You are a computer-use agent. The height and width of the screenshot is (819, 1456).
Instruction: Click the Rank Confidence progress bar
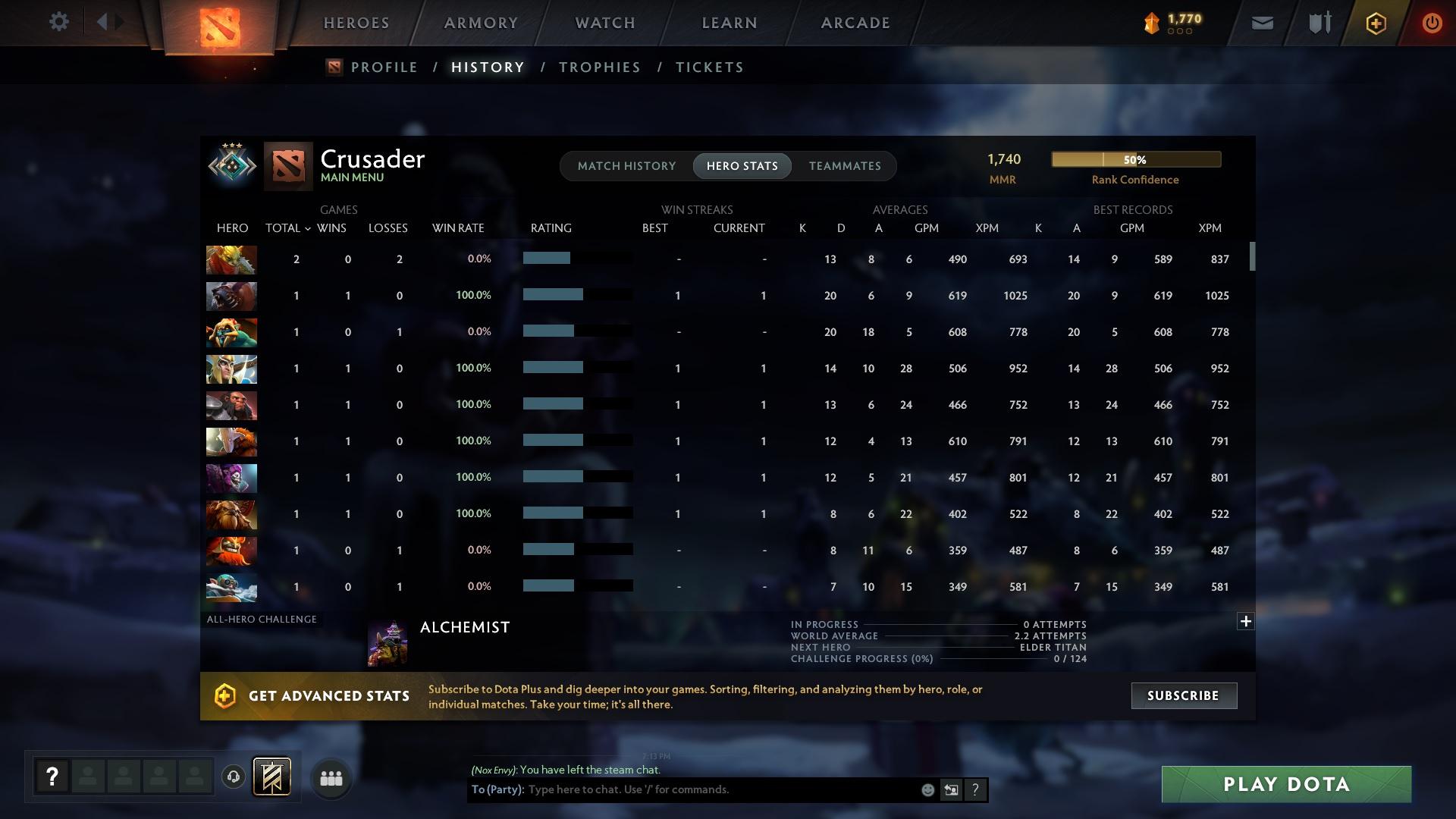pyautogui.click(x=1135, y=159)
